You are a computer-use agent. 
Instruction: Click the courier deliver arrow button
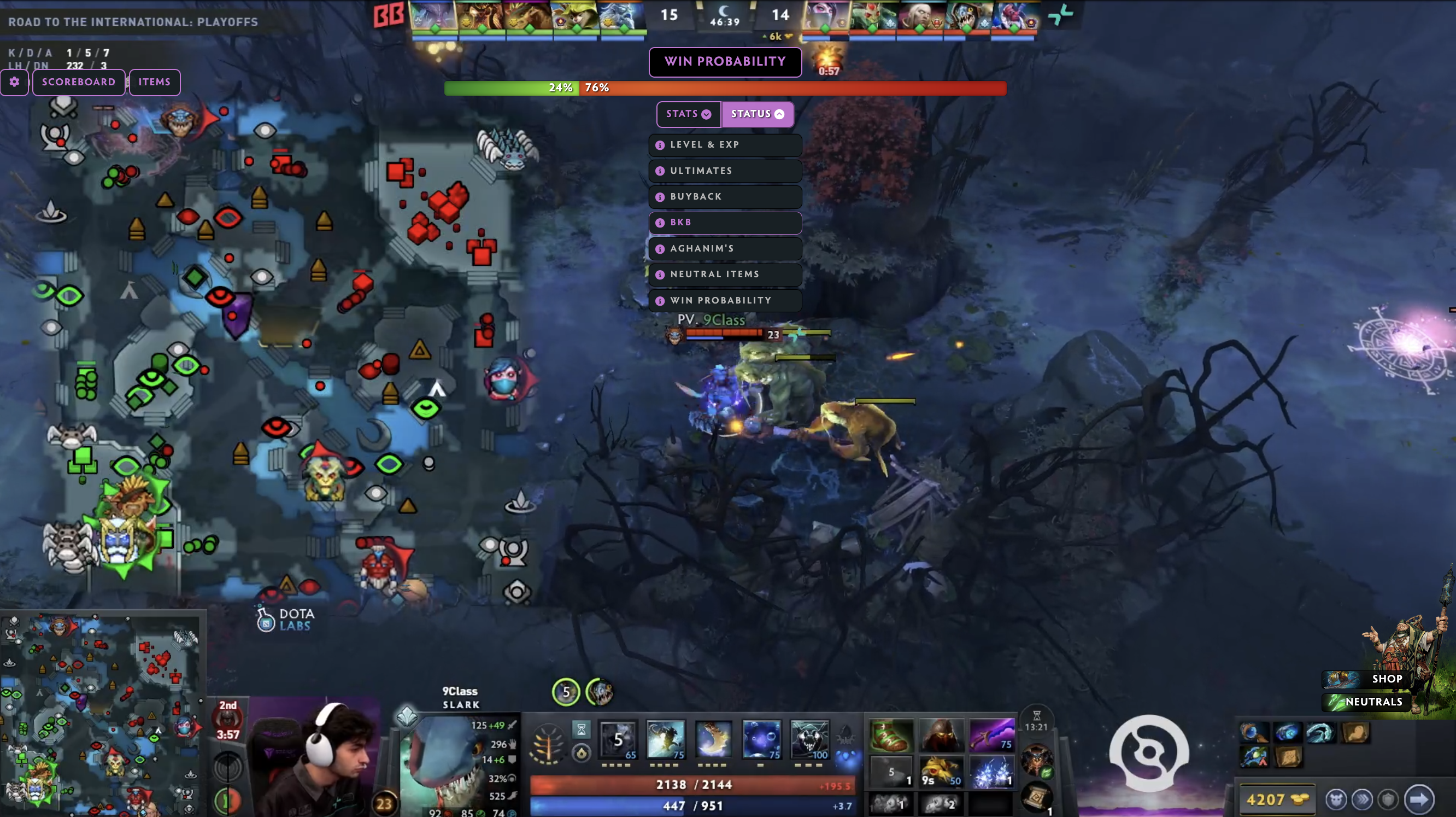coord(1419,799)
